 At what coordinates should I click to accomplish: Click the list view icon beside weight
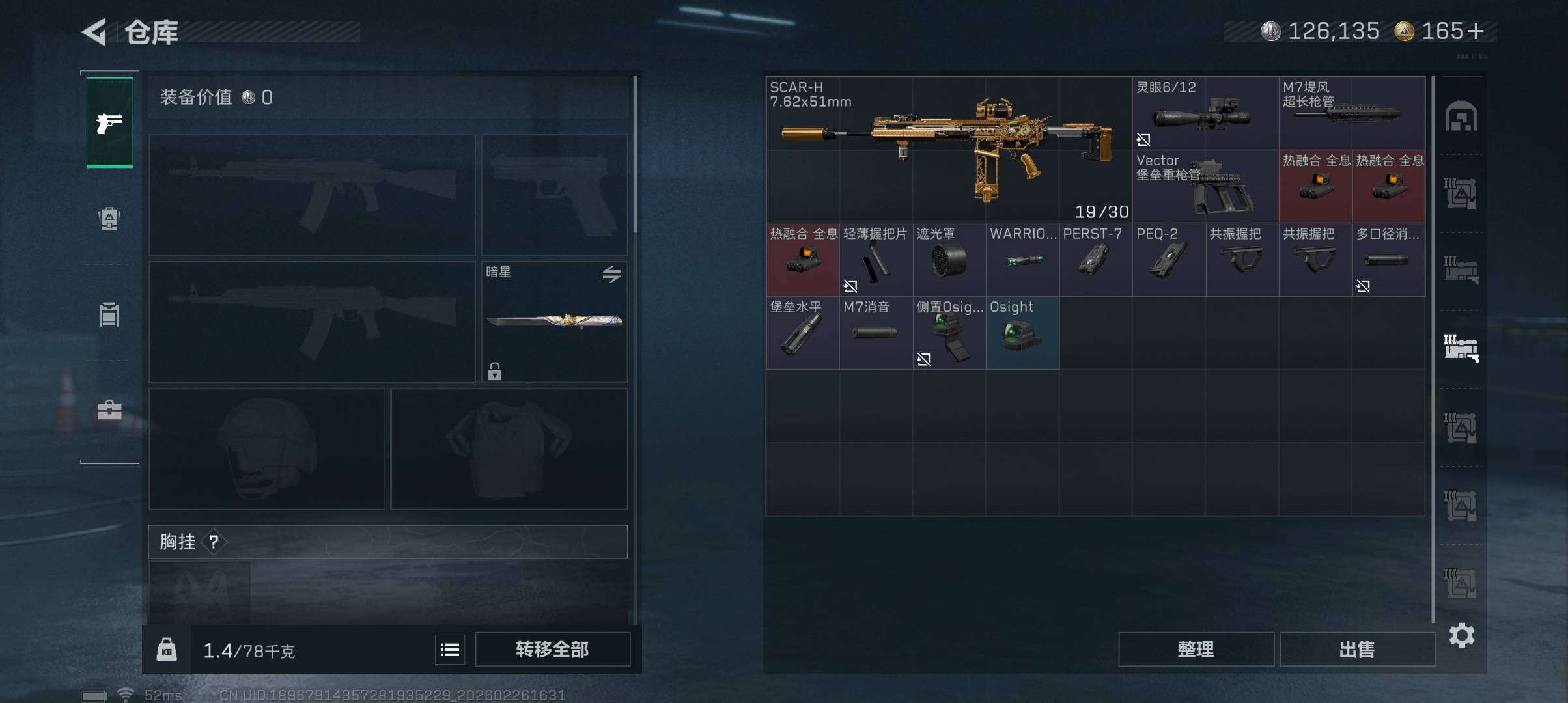click(450, 650)
